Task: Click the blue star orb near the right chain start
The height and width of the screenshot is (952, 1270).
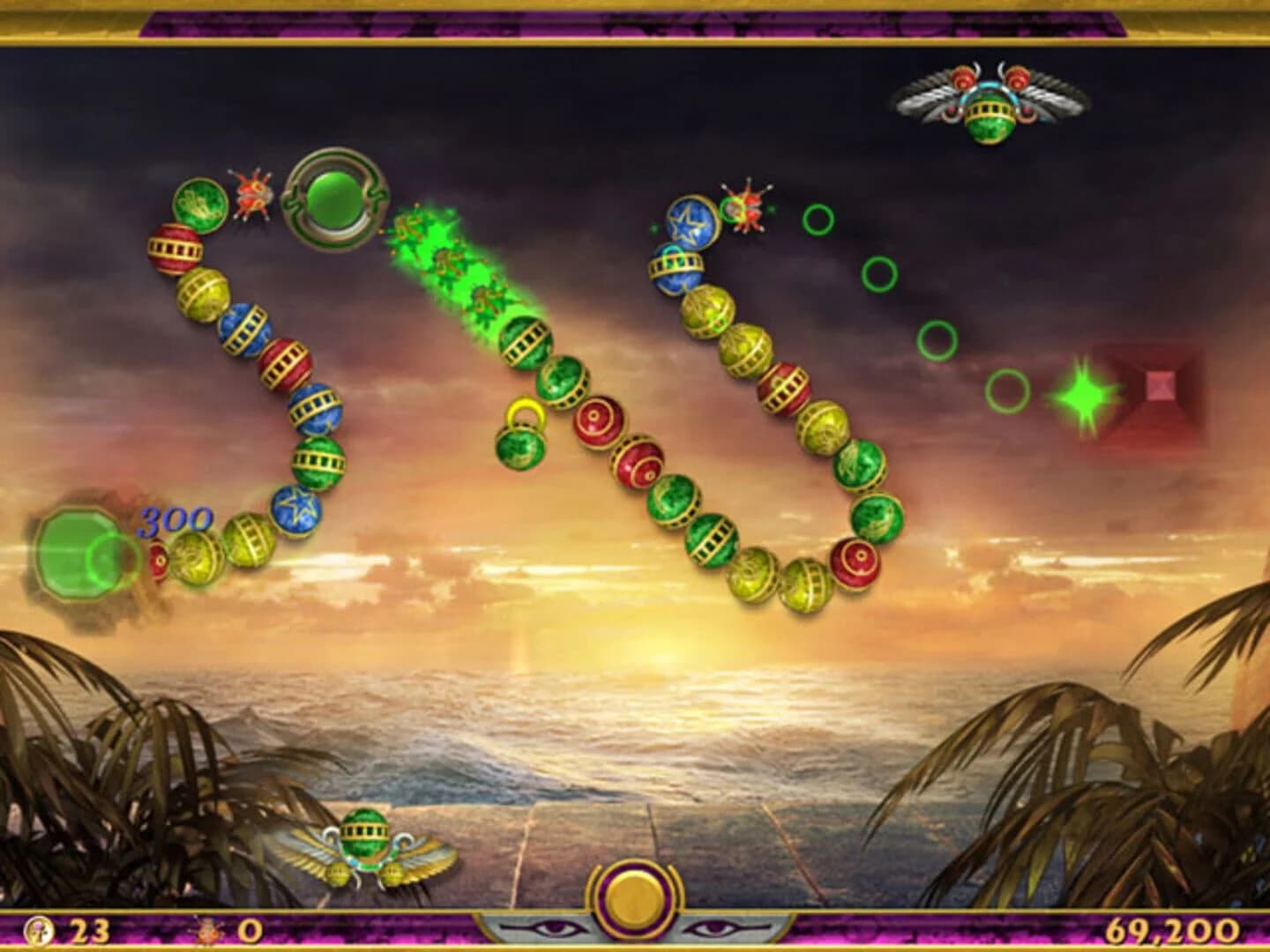Action: tap(691, 220)
